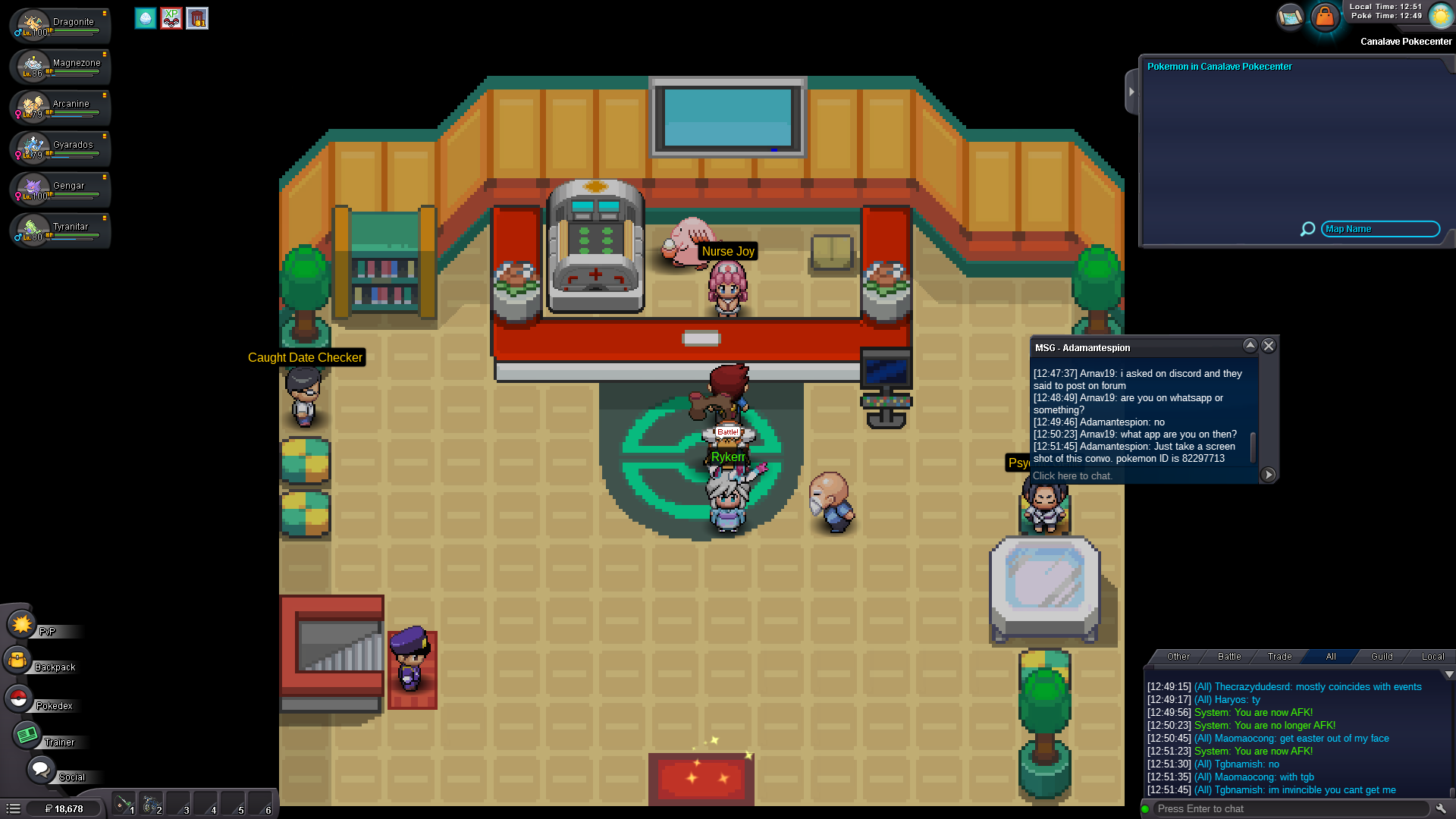Switch to the Guild chat tab
The height and width of the screenshot is (819, 1456).
tap(1382, 657)
